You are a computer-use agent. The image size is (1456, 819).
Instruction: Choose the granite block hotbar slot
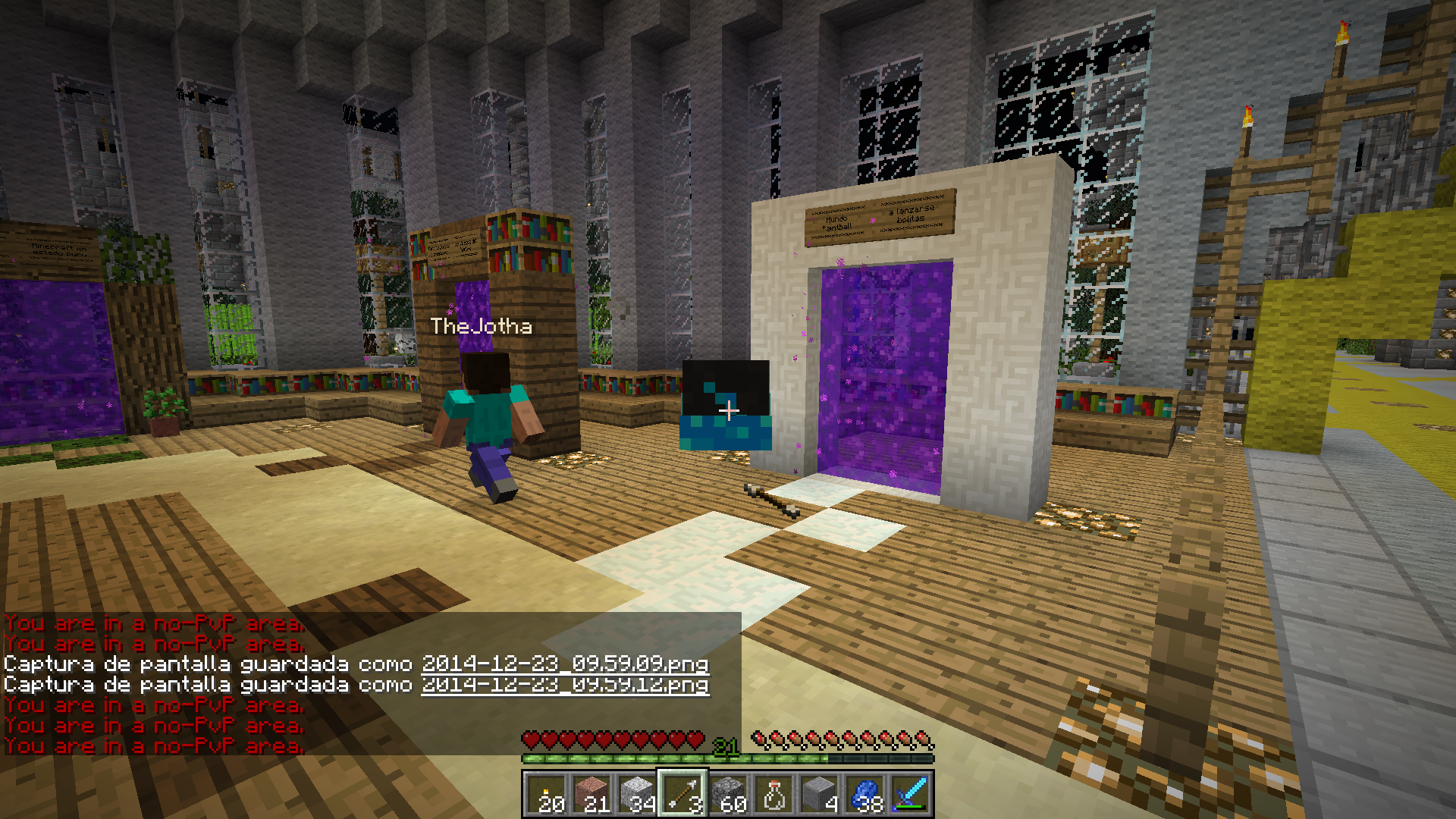591,794
